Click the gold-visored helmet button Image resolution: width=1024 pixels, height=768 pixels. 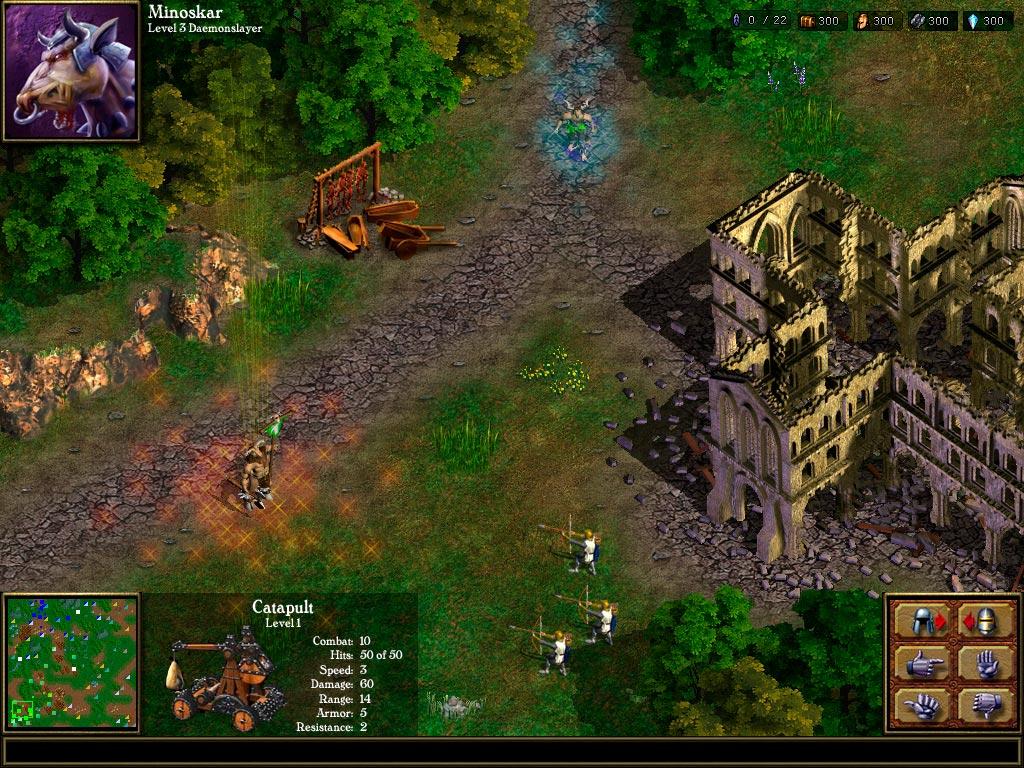coord(985,620)
